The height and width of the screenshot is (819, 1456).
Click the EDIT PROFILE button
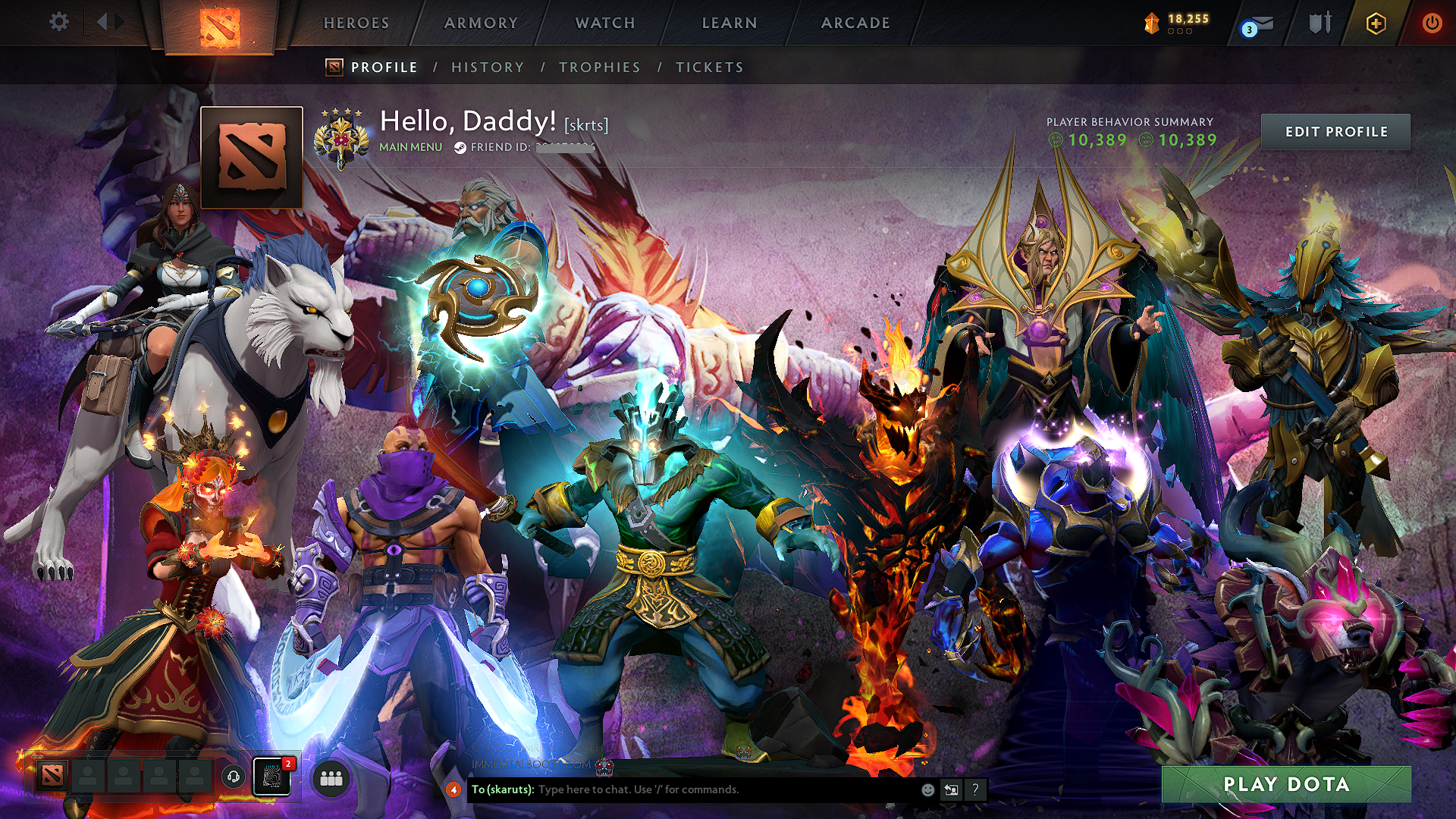click(1335, 131)
